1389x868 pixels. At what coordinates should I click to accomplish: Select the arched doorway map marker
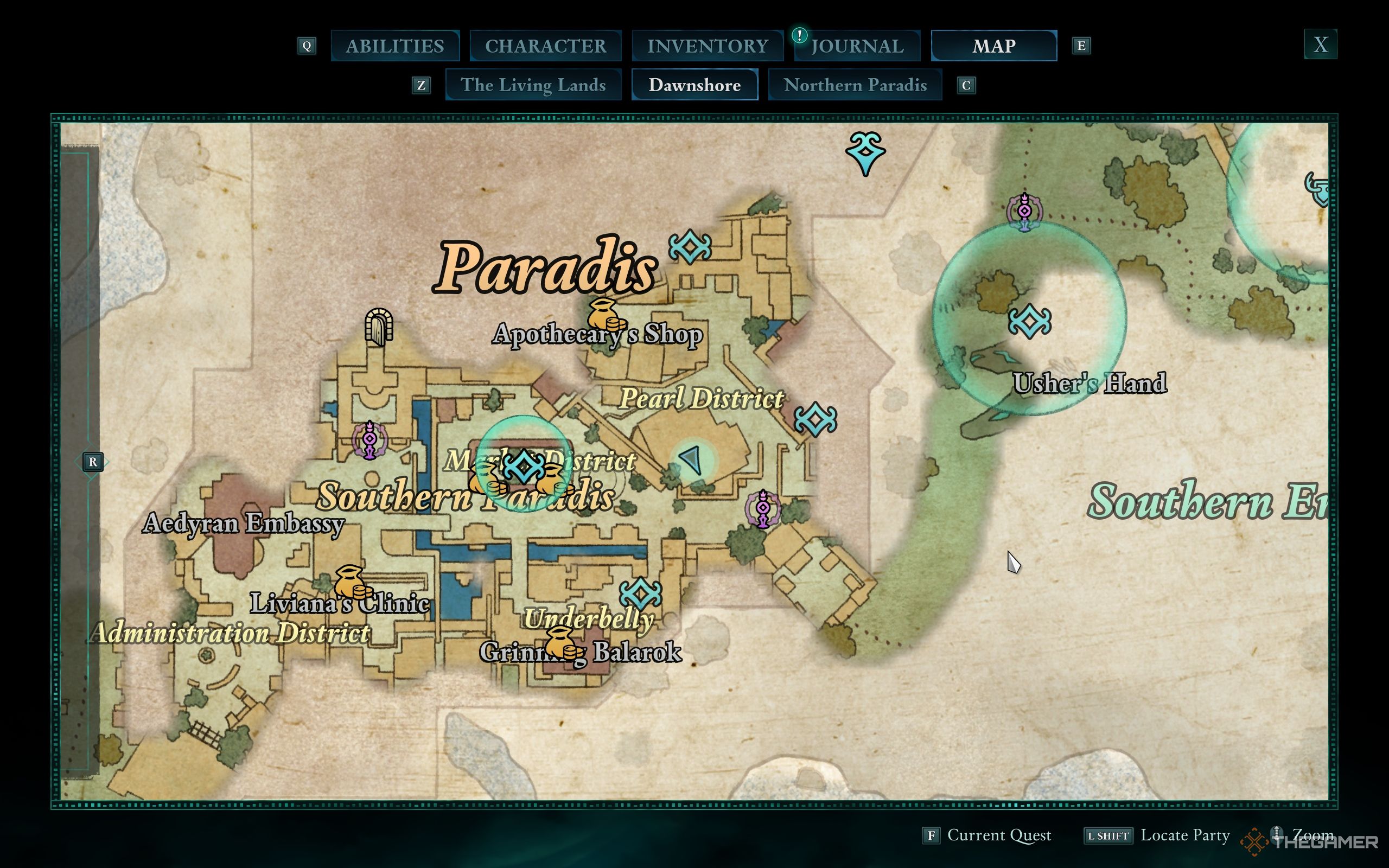pos(379,327)
